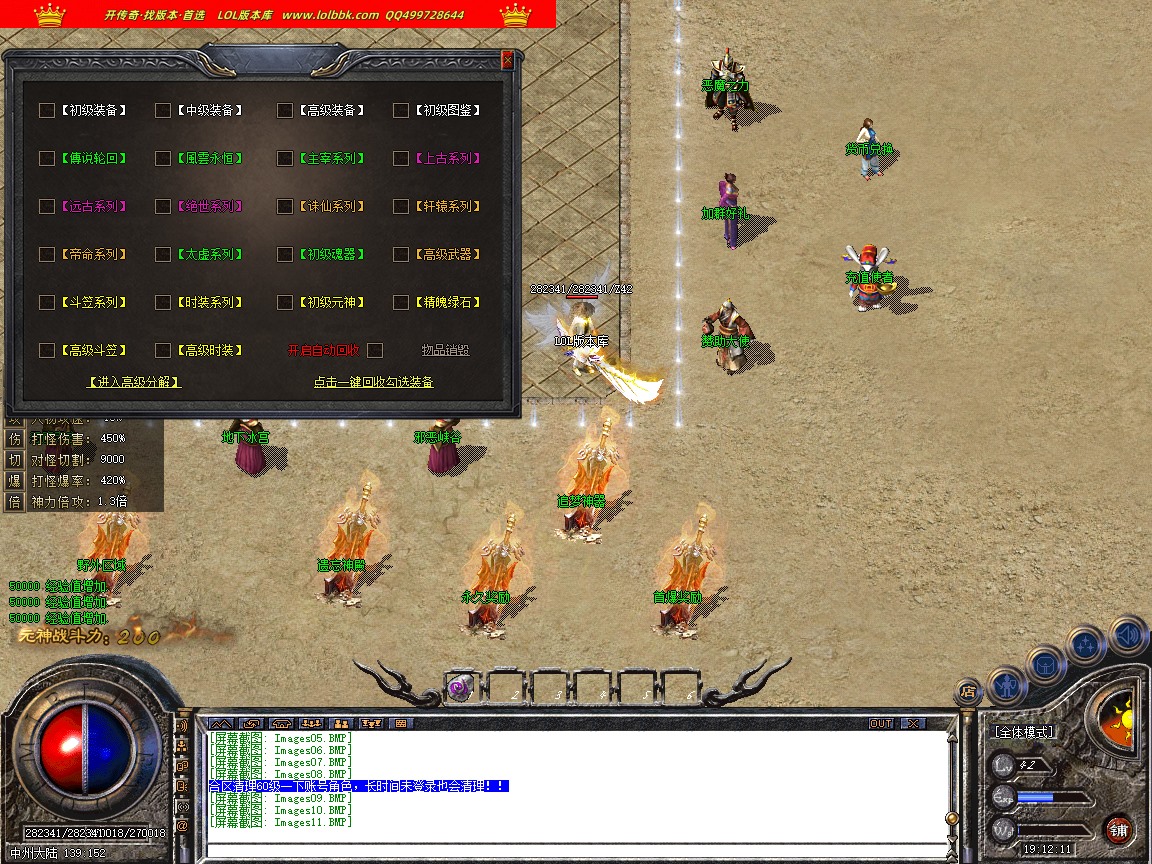Tick the 初级装备 recycle checkbox

click(x=47, y=110)
